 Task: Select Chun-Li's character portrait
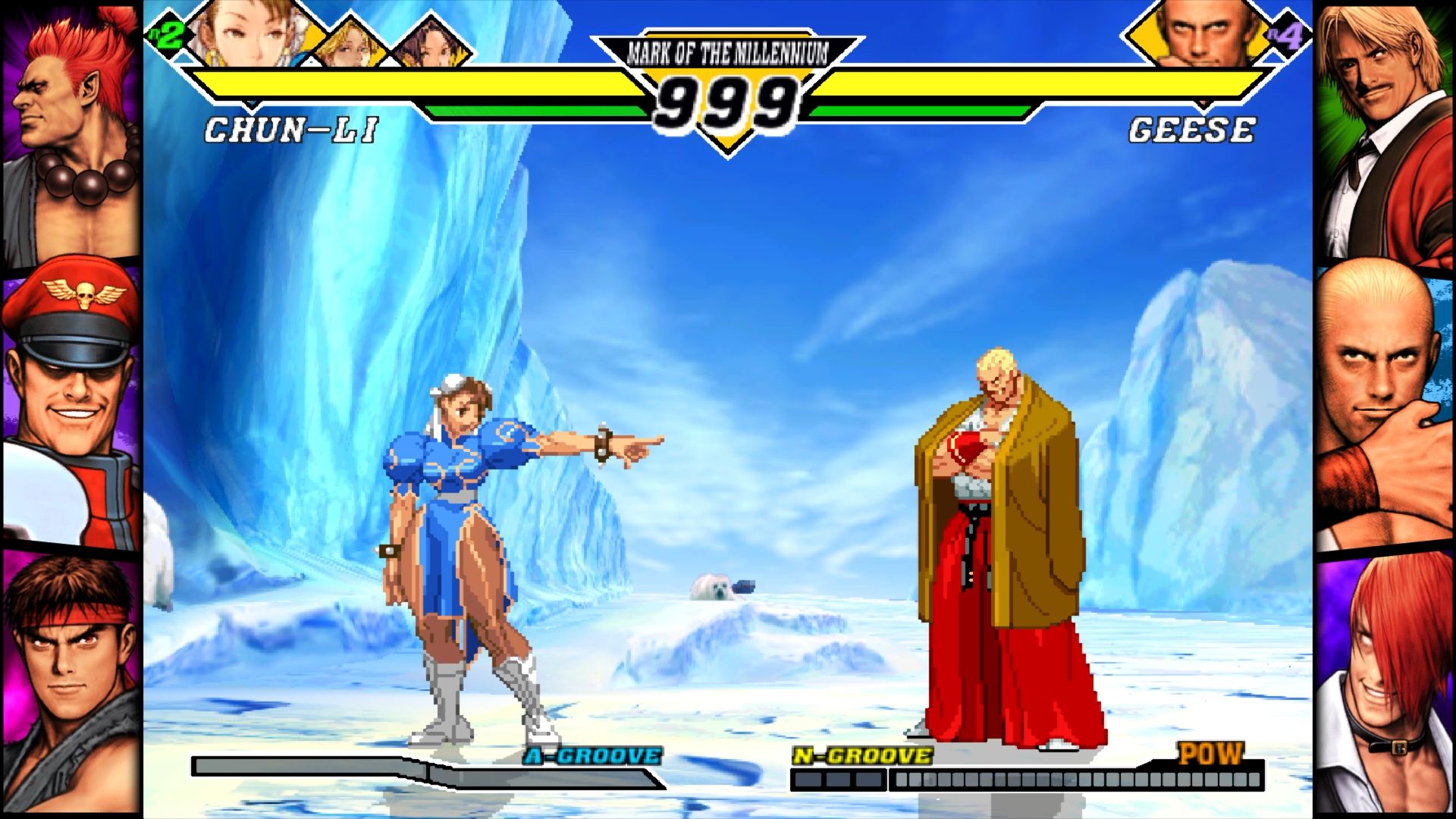pyautogui.click(x=250, y=32)
